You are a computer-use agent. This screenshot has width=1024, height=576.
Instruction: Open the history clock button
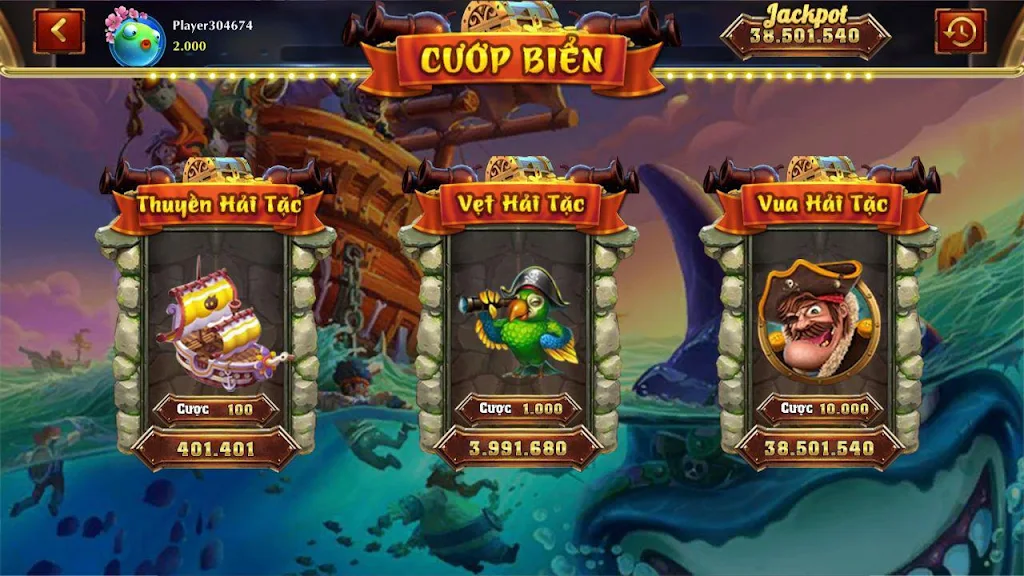coord(960,32)
